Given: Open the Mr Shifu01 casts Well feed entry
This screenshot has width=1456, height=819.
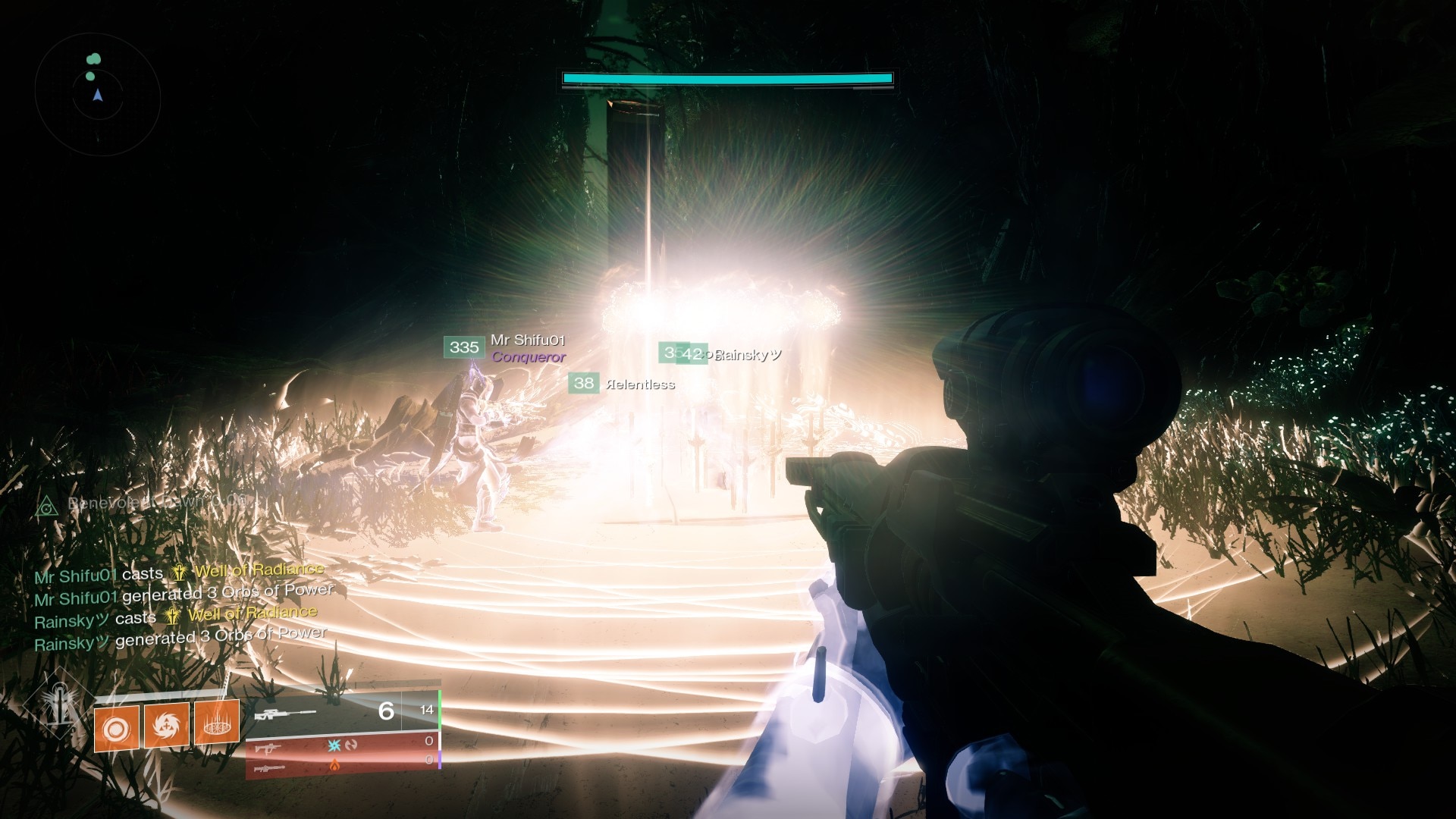Looking at the screenshot, I should [x=179, y=573].
